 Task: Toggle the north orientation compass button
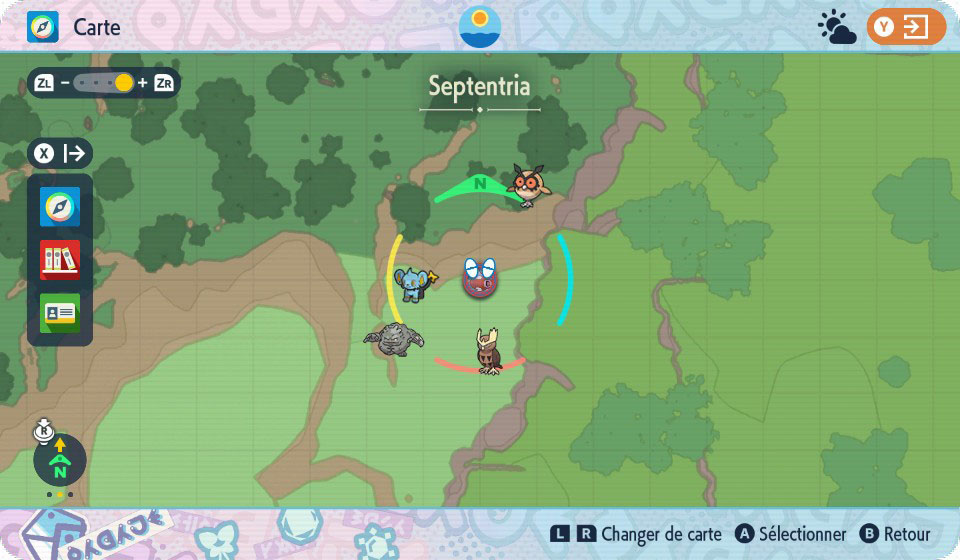pyautogui.click(x=60, y=460)
